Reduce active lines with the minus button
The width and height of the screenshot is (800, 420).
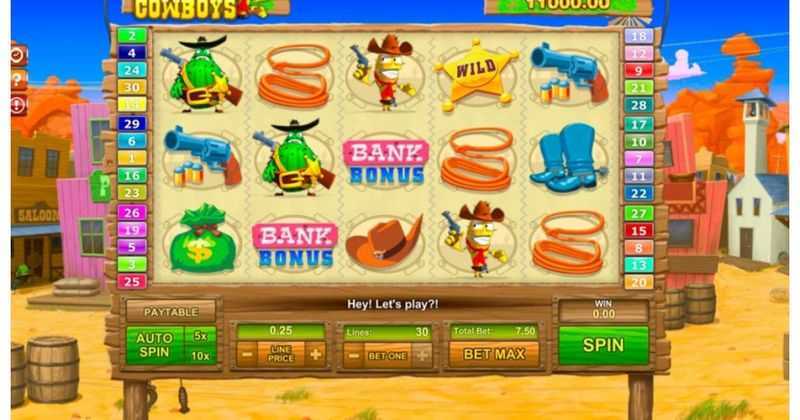pyautogui.click(x=352, y=354)
